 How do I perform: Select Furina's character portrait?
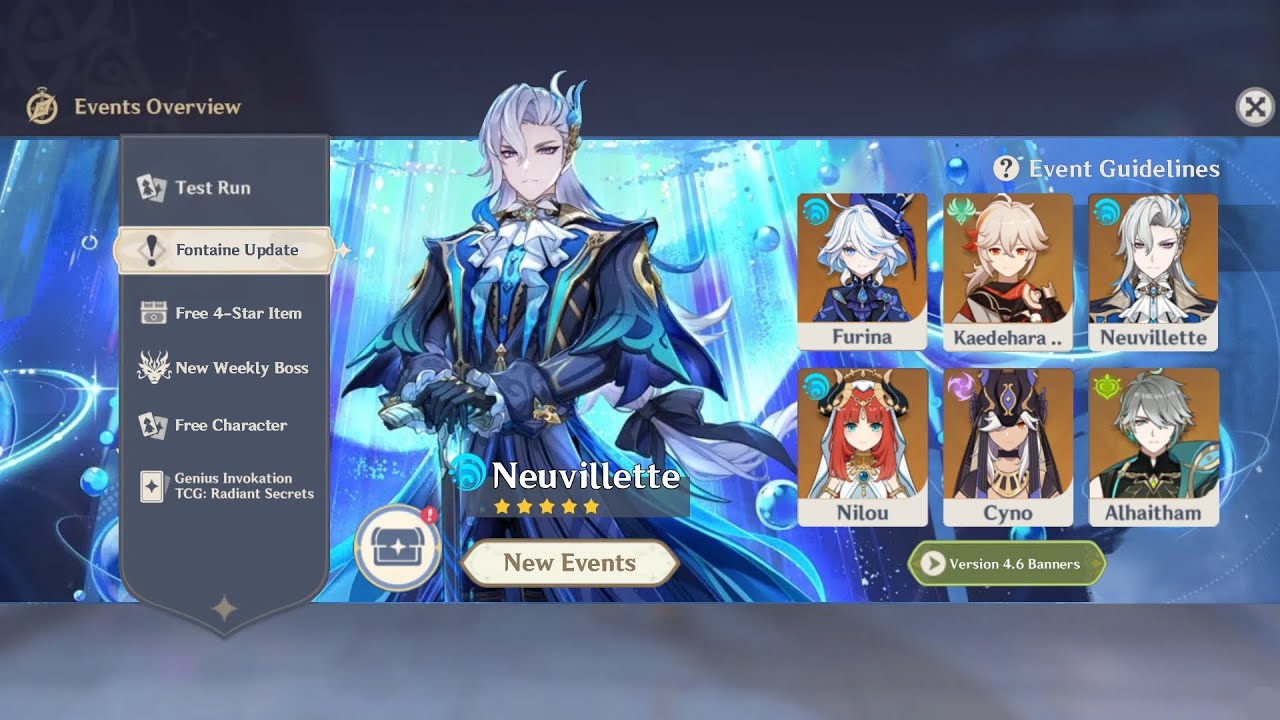(862, 271)
